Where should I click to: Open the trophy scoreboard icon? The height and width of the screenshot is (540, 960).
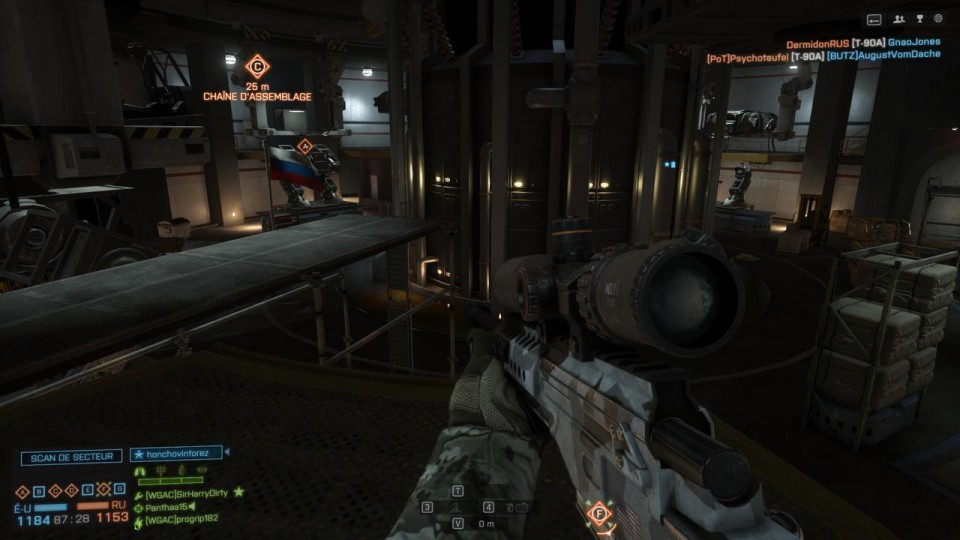919,19
